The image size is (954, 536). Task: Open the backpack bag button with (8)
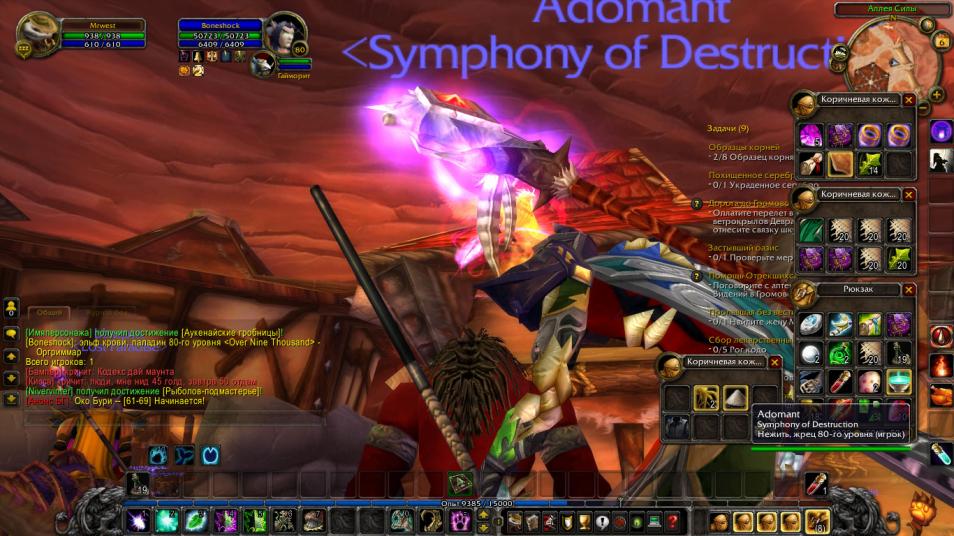pyautogui.click(x=819, y=520)
